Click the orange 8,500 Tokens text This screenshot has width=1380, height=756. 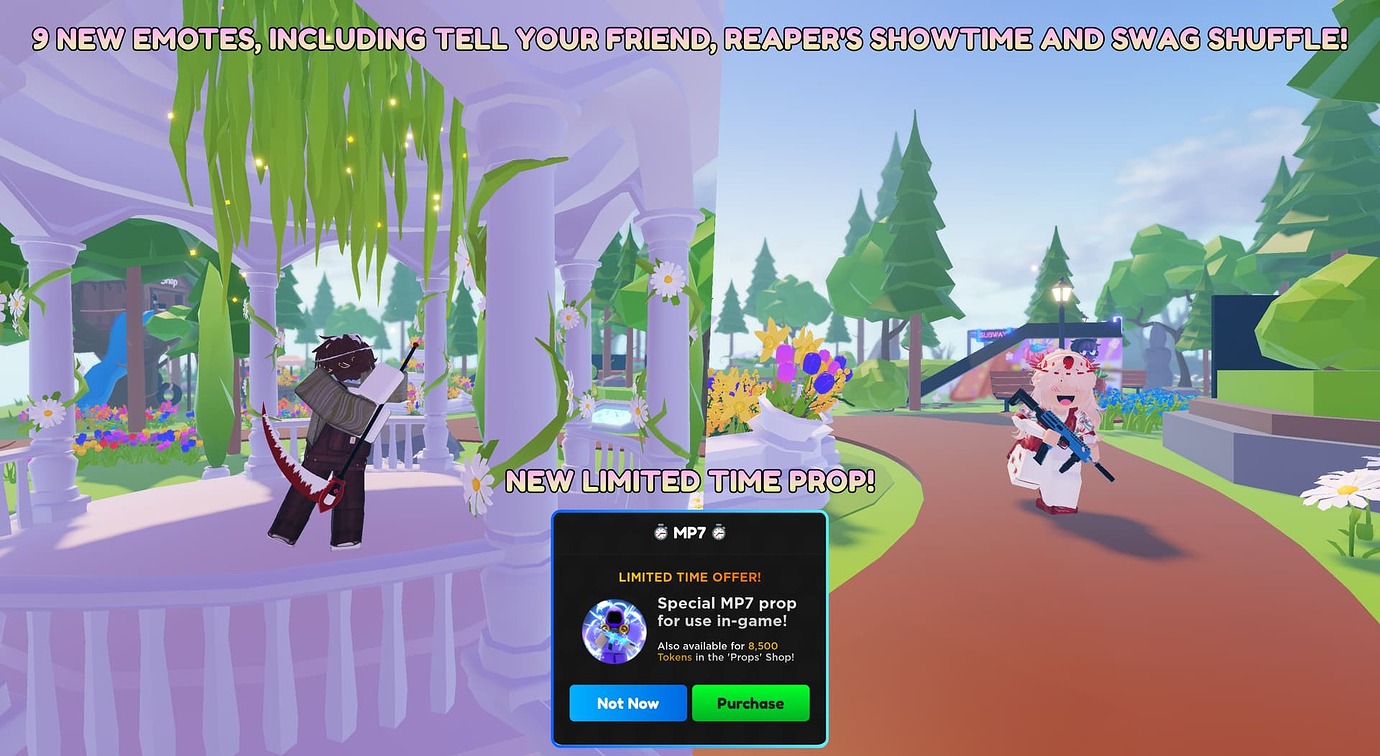tap(763, 646)
